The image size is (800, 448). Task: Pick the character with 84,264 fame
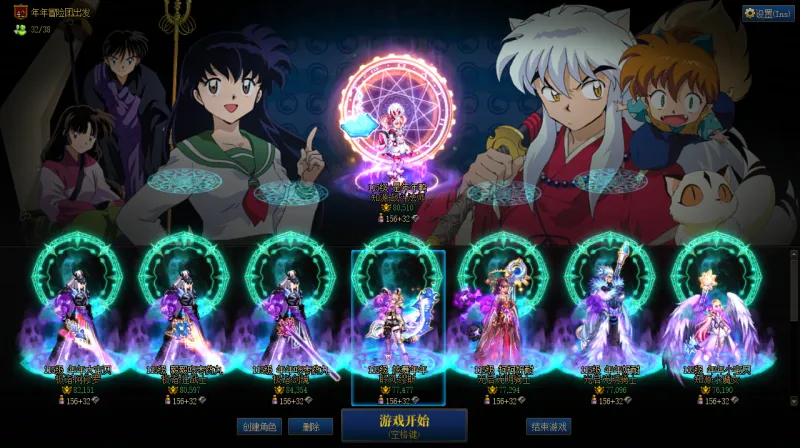click(x=291, y=320)
